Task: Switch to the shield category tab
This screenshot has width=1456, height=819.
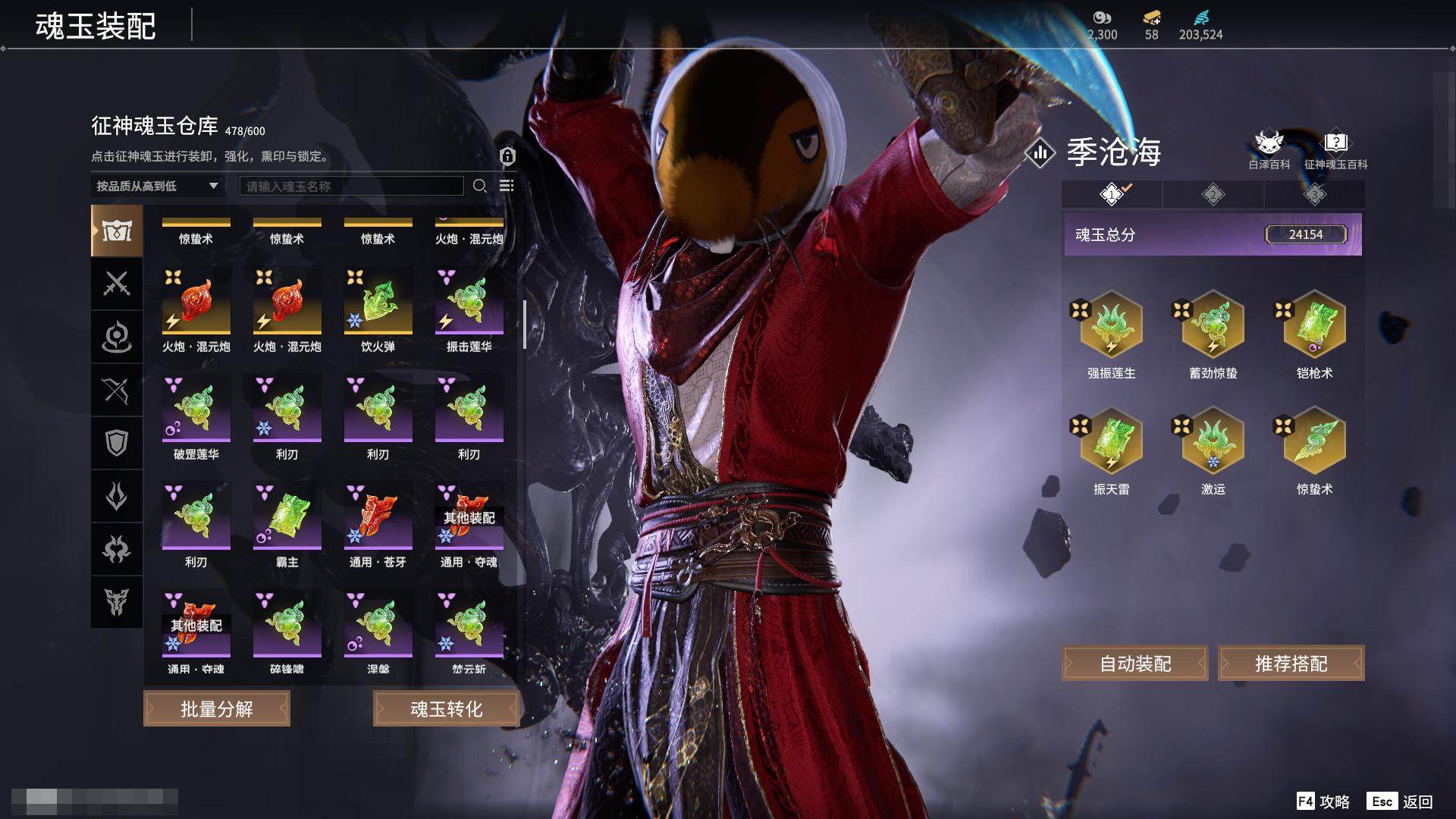Action: click(x=117, y=443)
